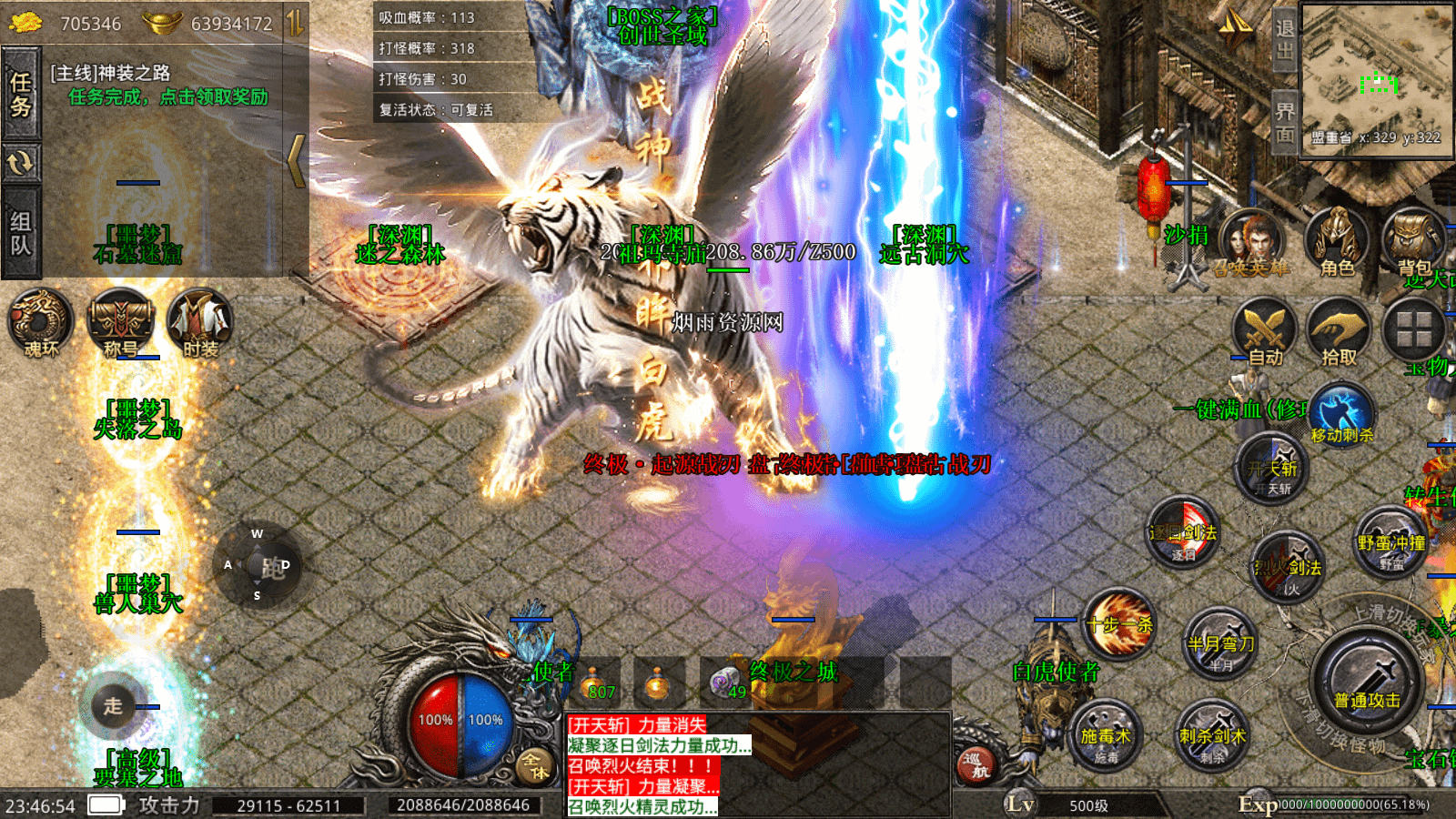Open the 称号 title menu
This screenshot has height=819, width=1456.
tap(120, 322)
